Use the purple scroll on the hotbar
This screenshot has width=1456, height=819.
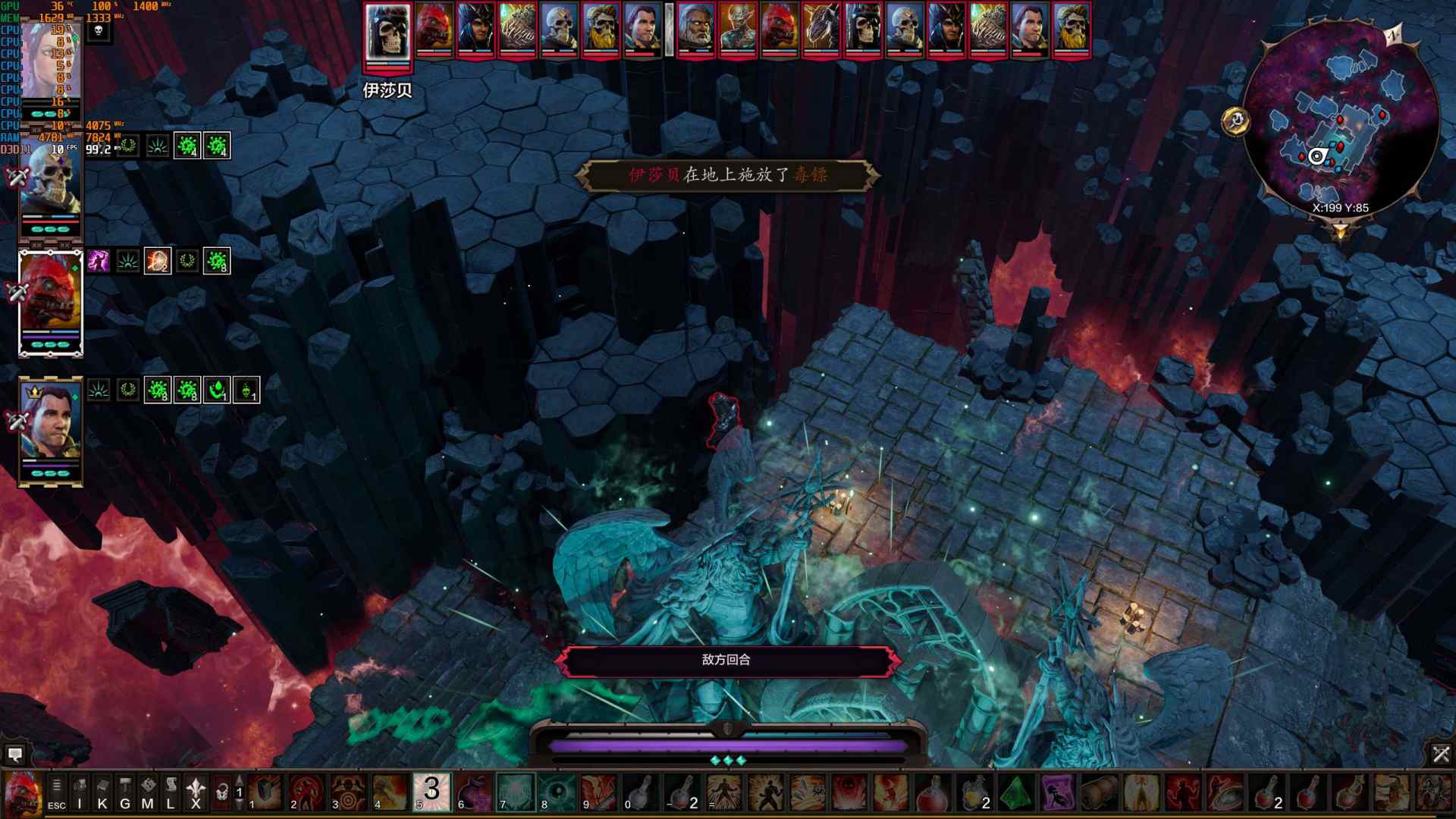pyautogui.click(x=1057, y=792)
